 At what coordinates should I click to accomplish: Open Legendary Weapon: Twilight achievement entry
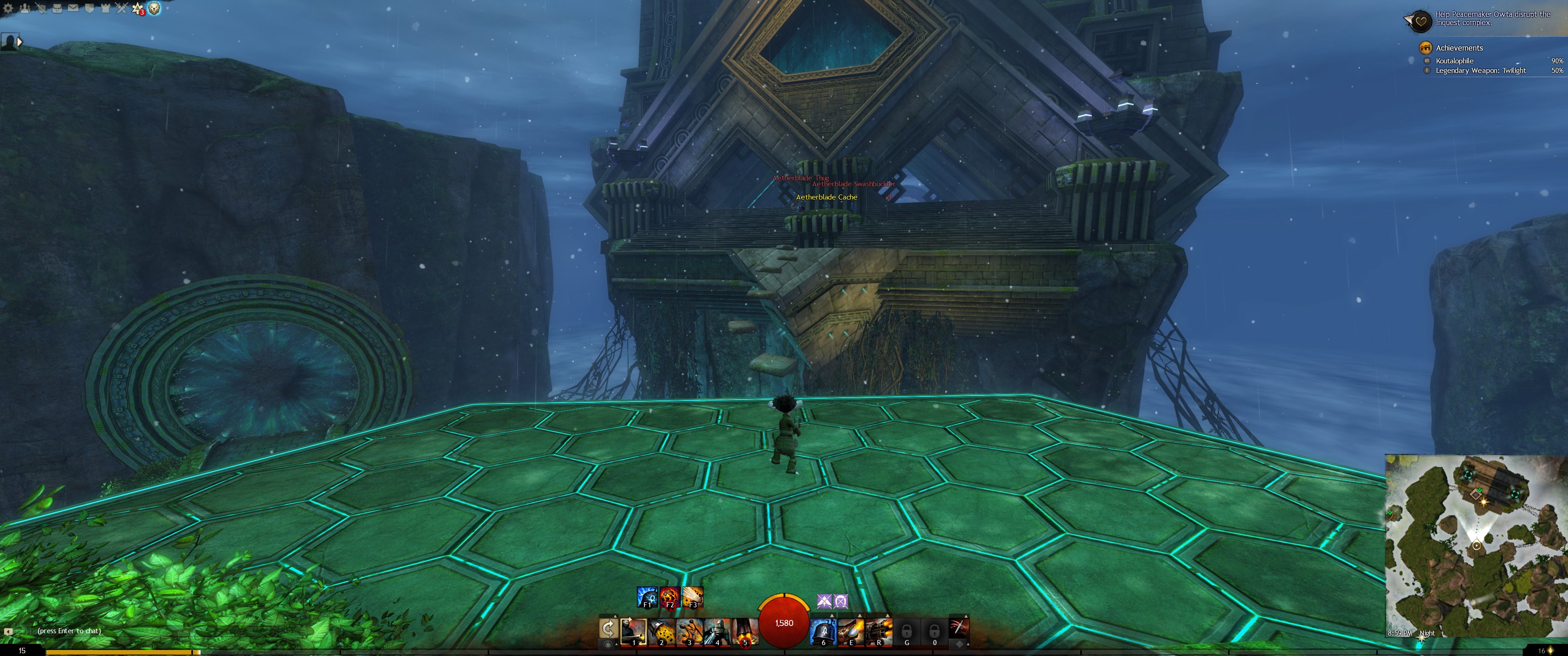[x=1480, y=71]
